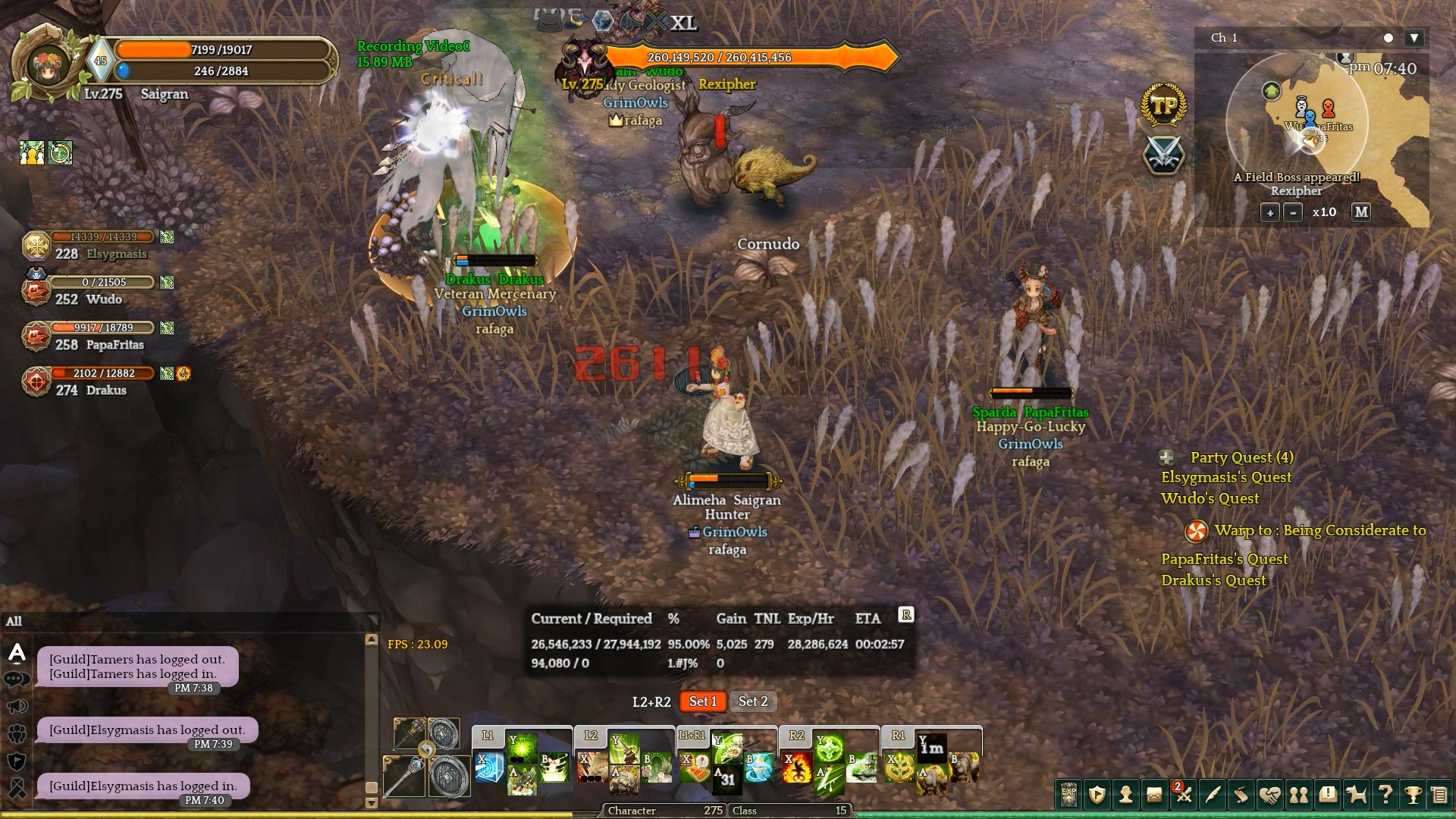Open the All chat tab
This screenshot has width=1456, height=819.
click(14, 622)
